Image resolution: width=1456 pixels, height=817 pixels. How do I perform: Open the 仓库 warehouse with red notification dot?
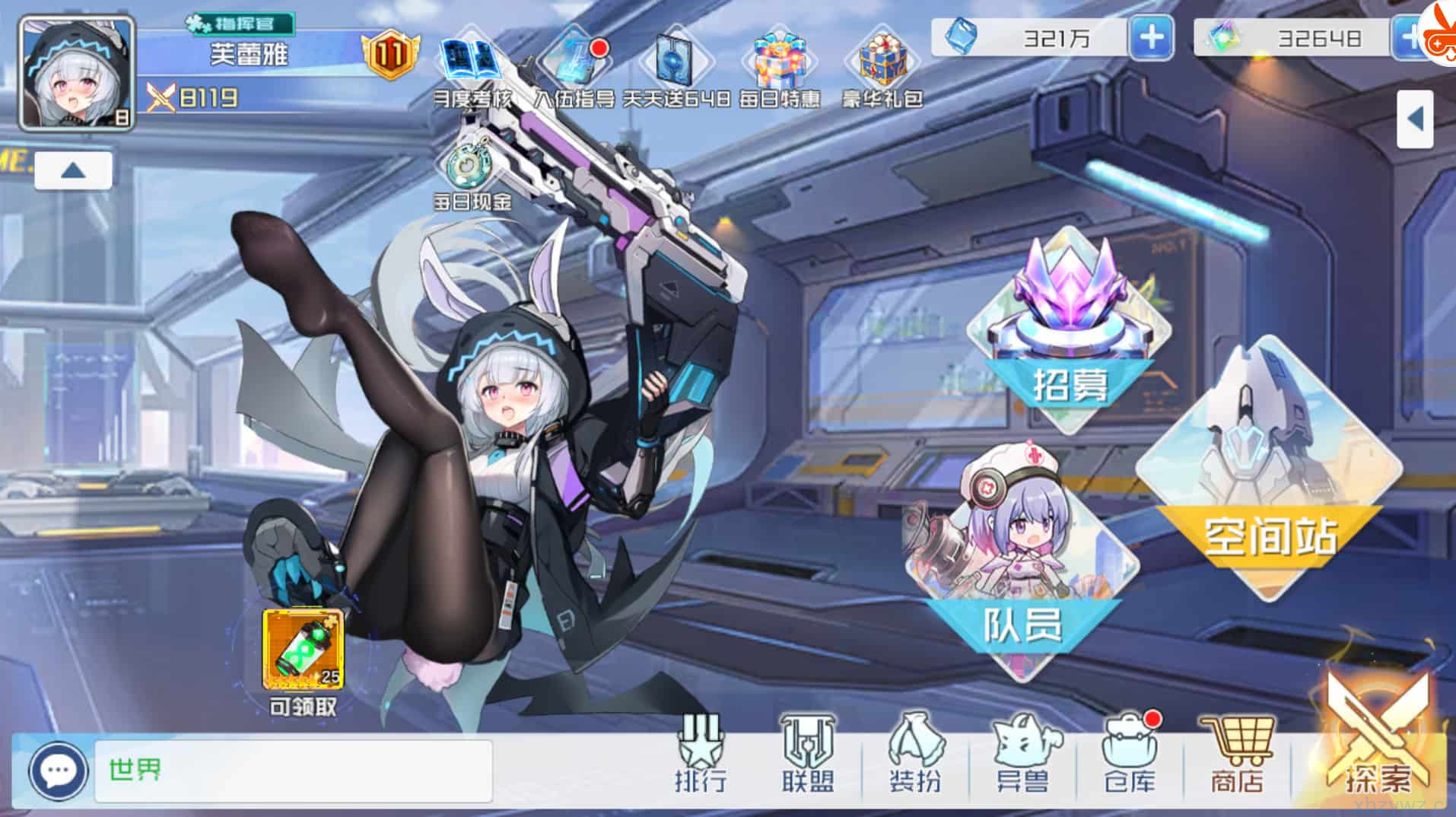pos(1130,753)
